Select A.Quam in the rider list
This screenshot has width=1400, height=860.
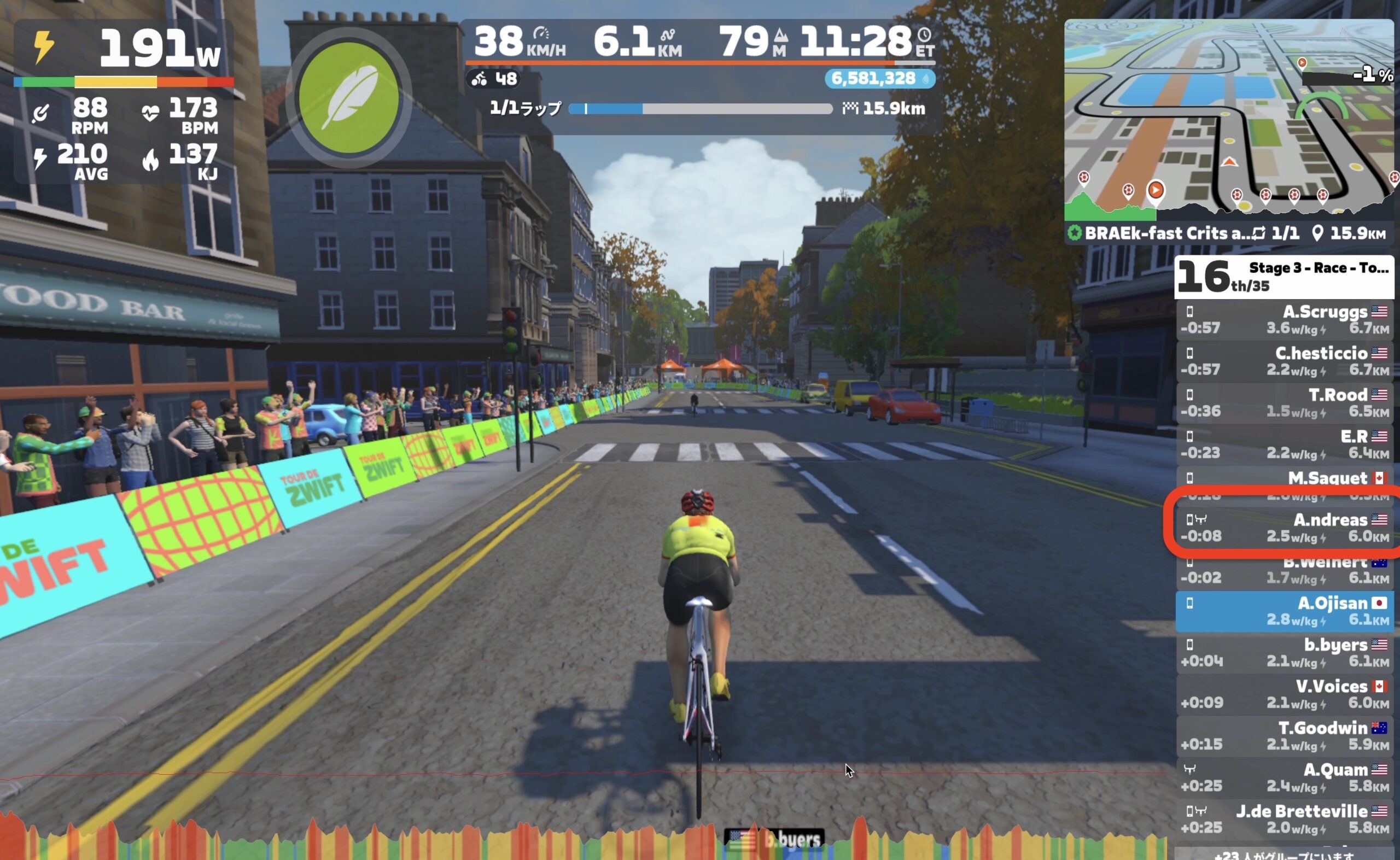point(1286,777)
